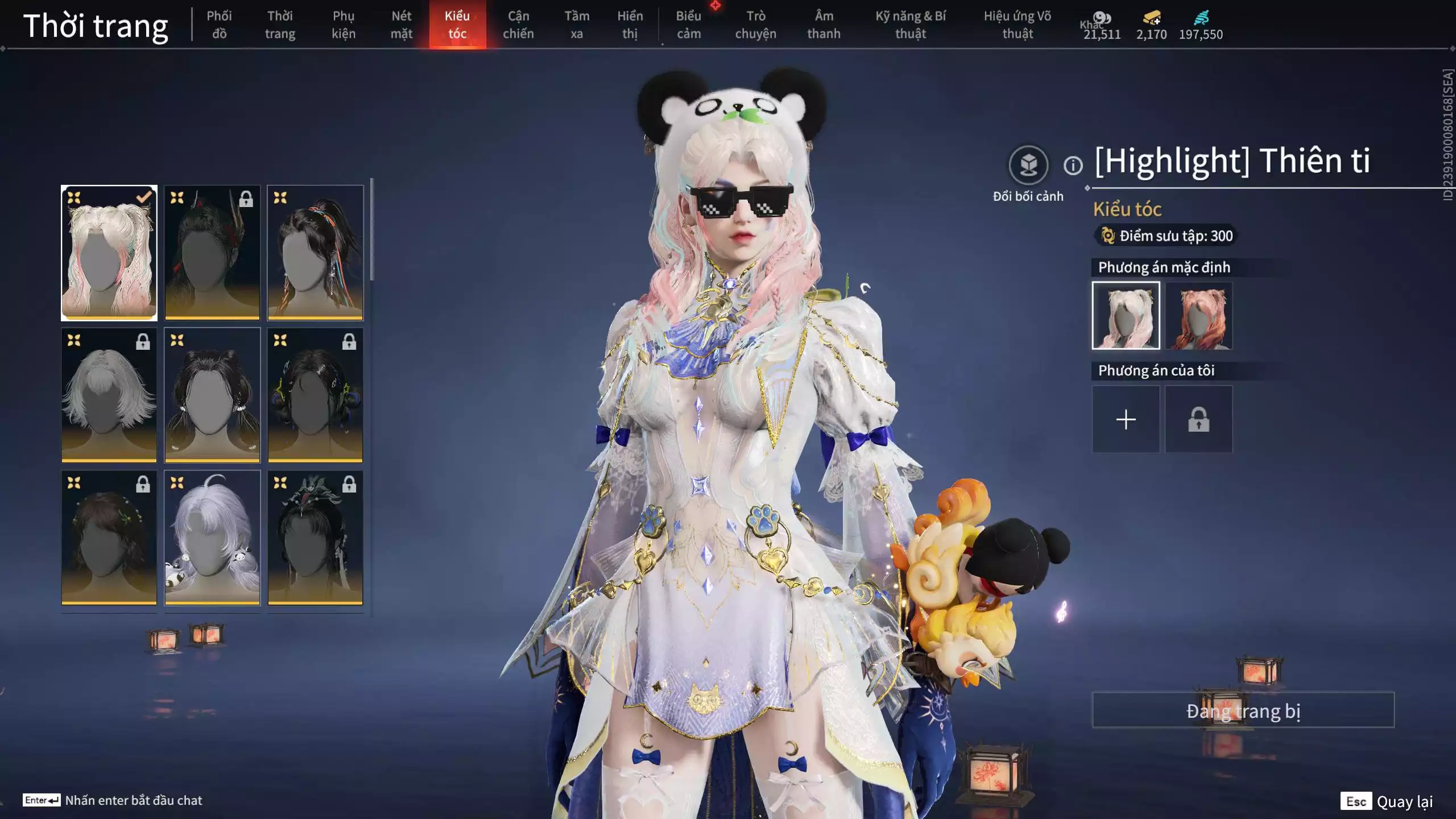1456x819 pixels.
Task: Select the lavender hairstyle with panda ornaments
Action: (x=212, y=537)
